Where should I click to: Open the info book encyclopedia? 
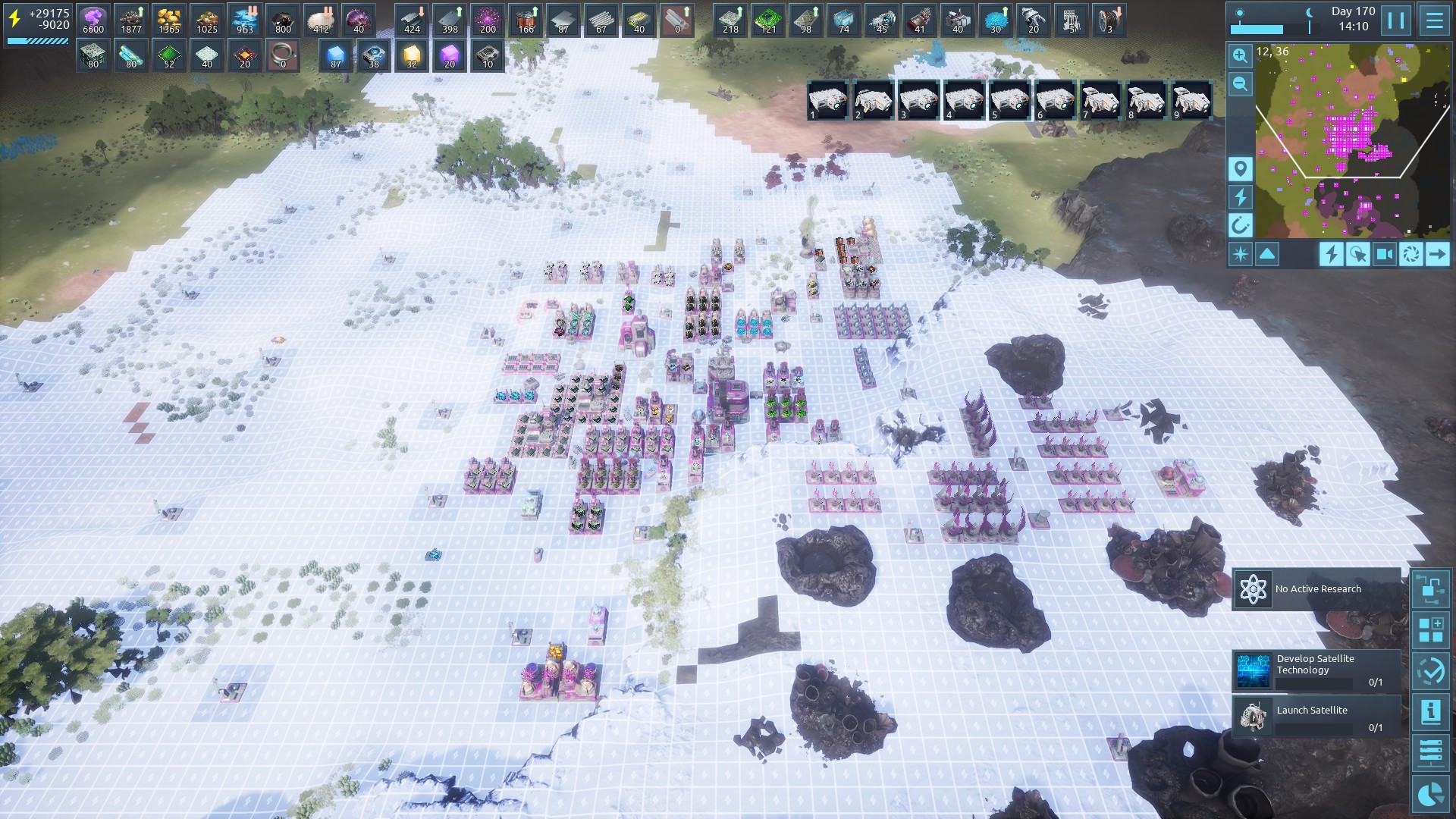1431,712
